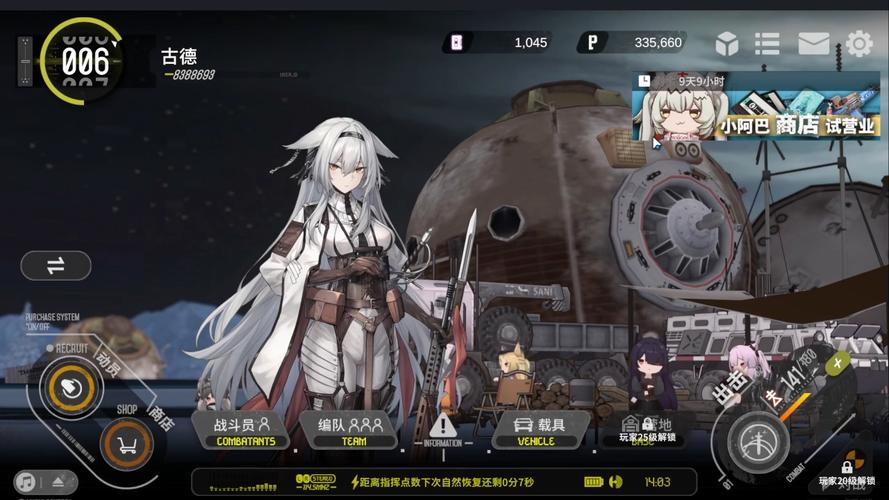Open the Shop with the cart icon
889x500 pixels.
[127, 443]
